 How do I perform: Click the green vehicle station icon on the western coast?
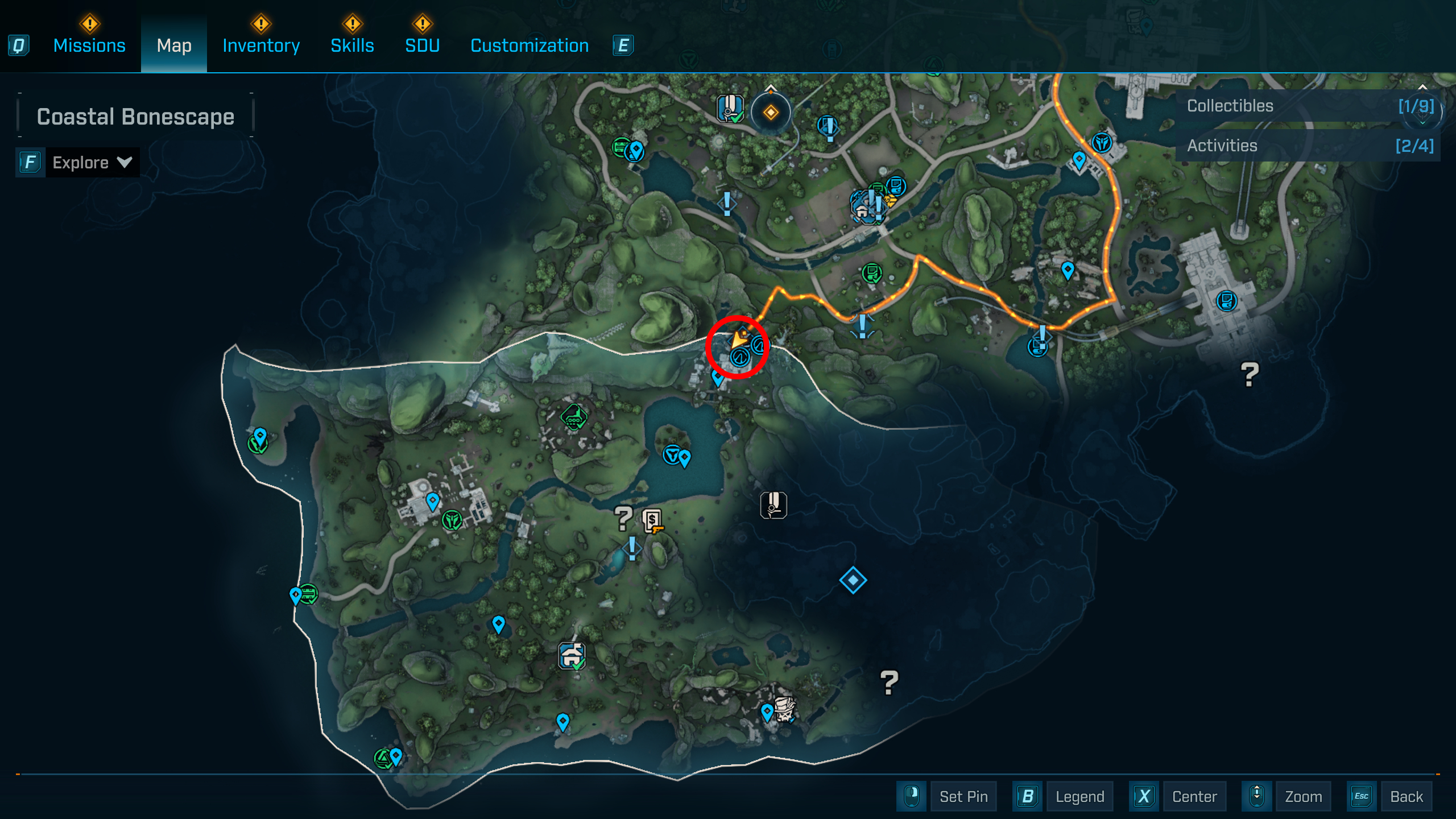click(x=309, y=594)
